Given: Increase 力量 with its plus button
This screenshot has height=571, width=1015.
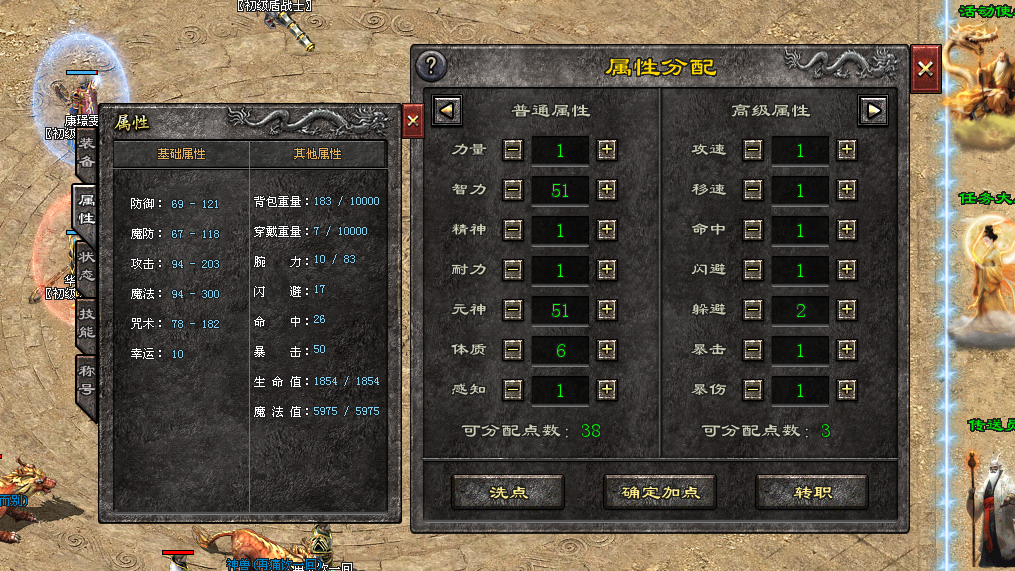Looking at the screenshot, I should pyautogui.click(x=607, y=149).
